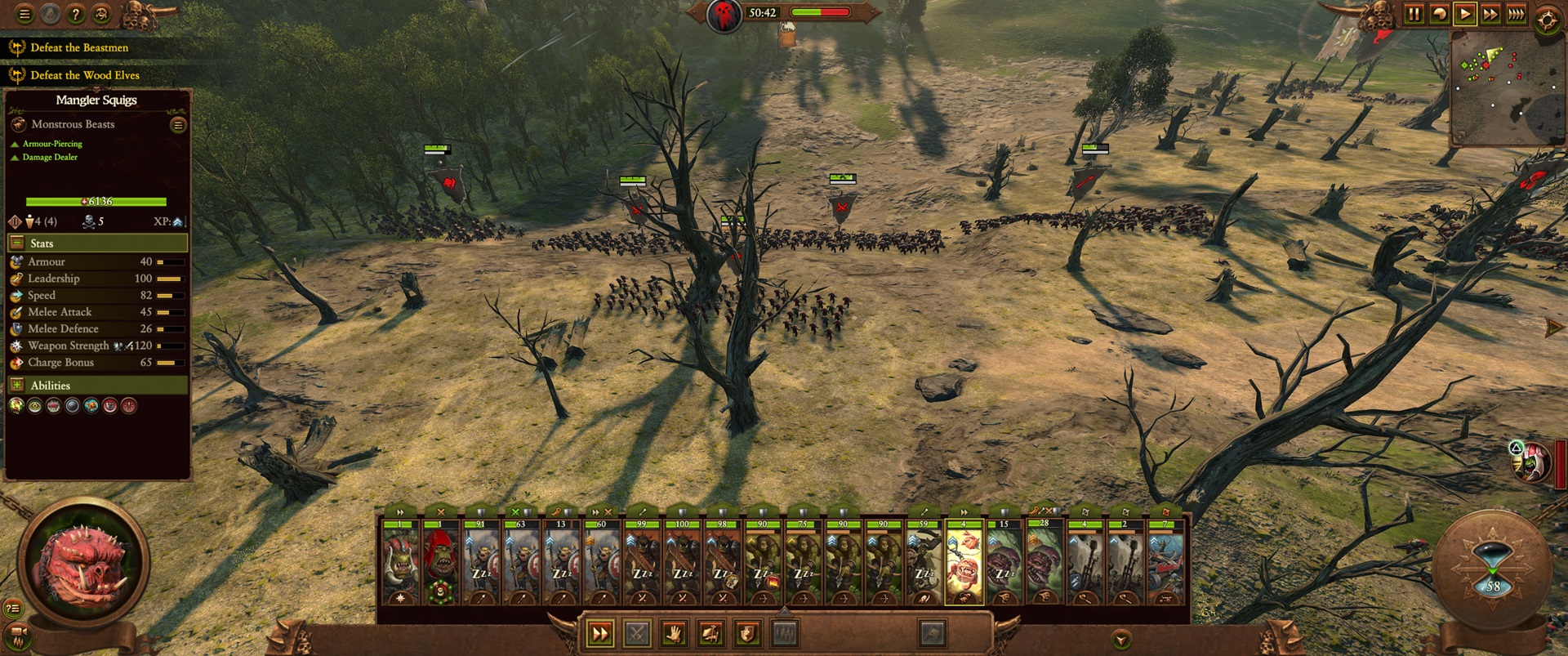Select the unit formations icon on bottom bar
Image resolution: width=1568 pixels, height=656 pixels.
point(783,633)
